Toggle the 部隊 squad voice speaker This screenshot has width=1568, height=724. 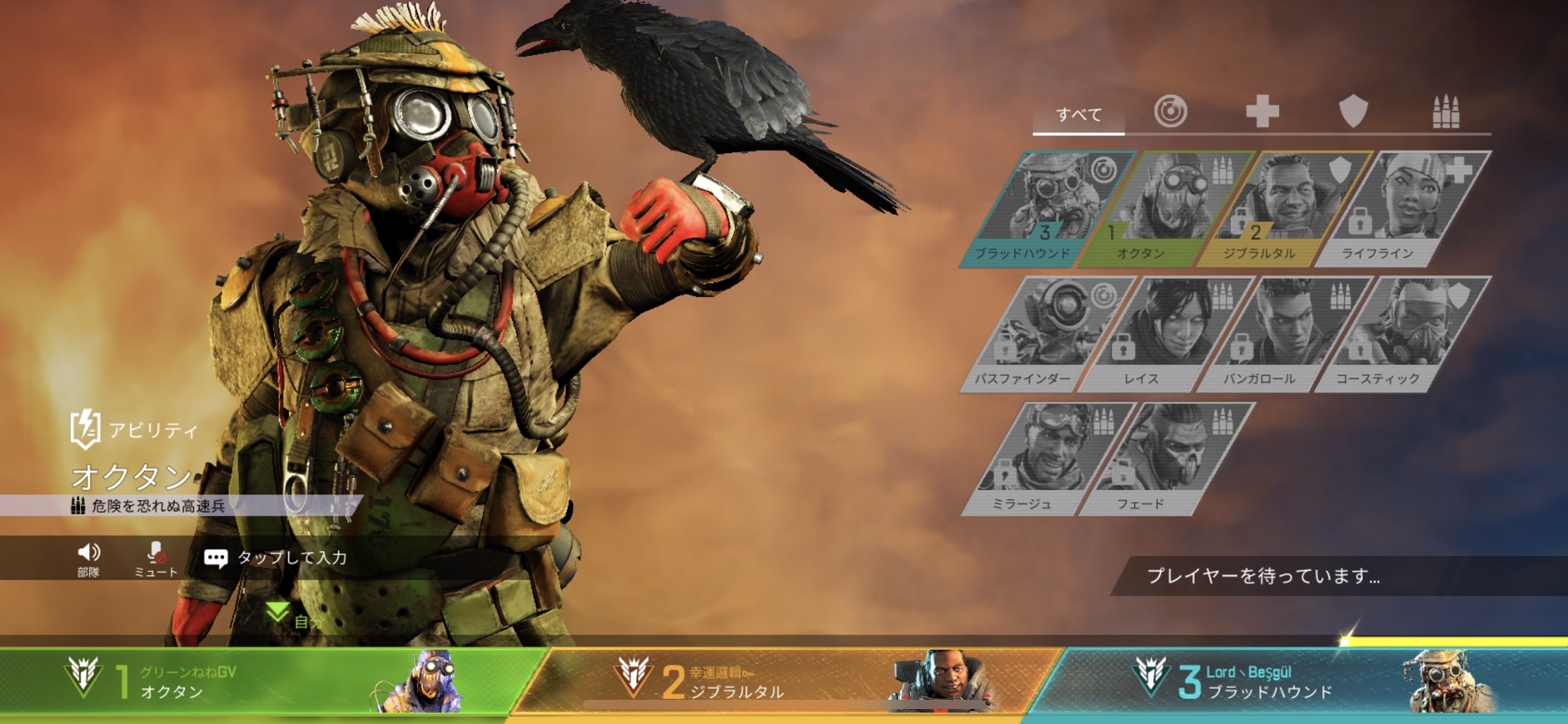88,558
